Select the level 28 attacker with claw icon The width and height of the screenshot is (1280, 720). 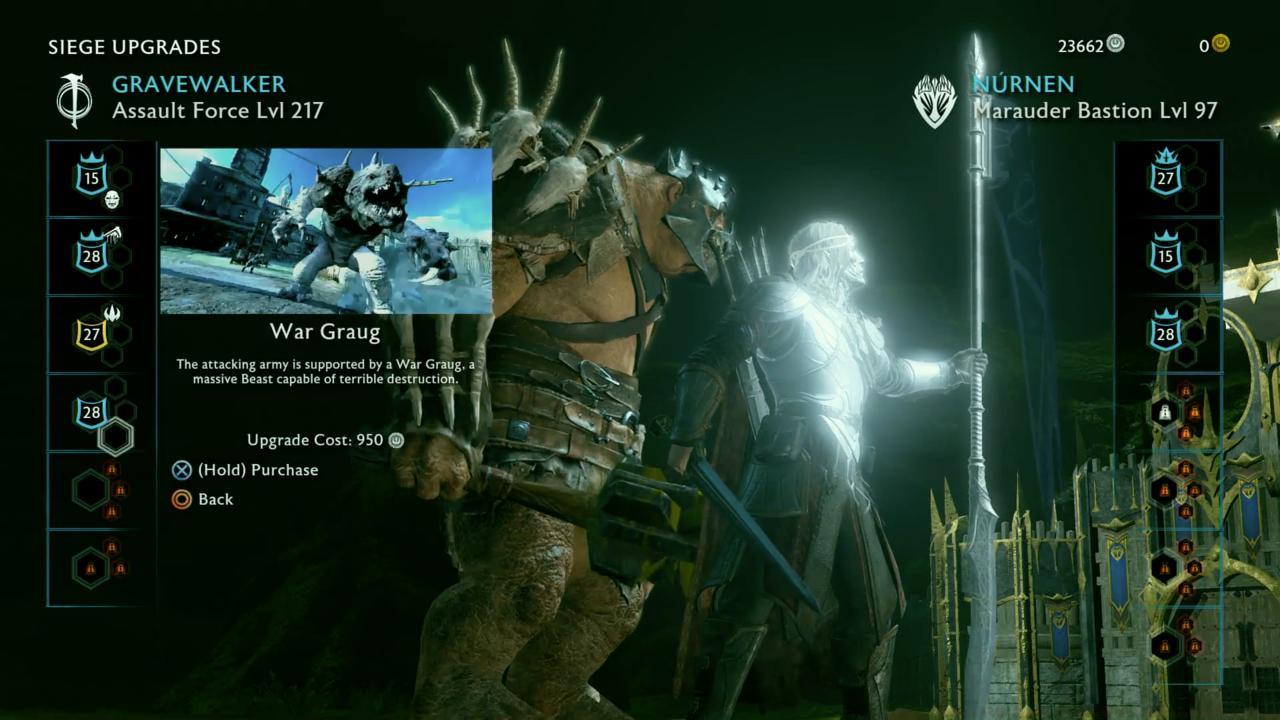coord(90,255)
